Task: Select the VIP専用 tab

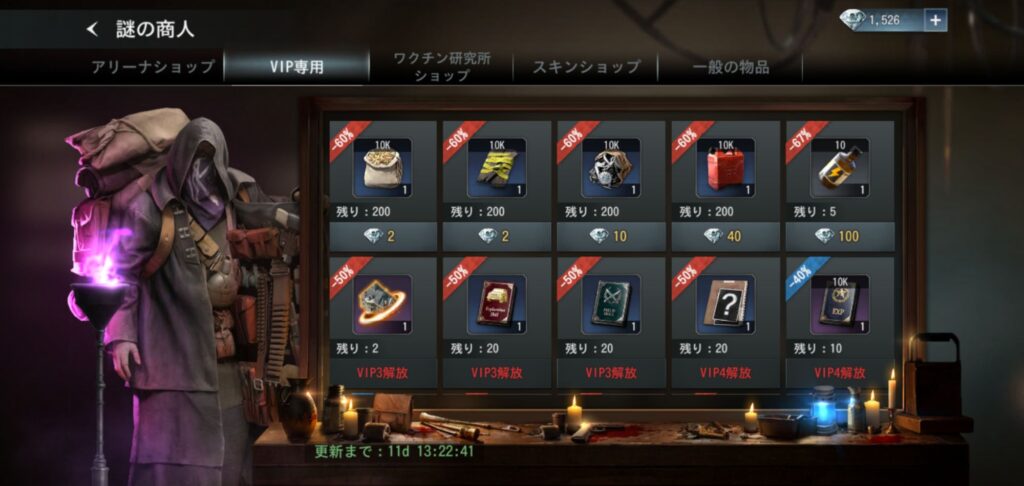Action: click(297, 67)
